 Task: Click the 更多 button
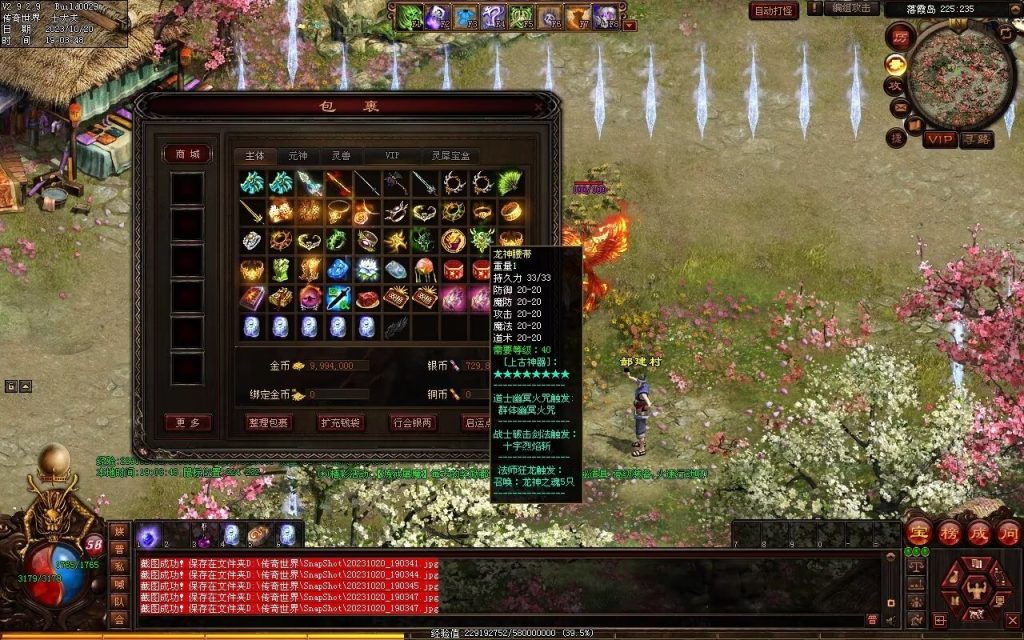pyautogui.click(x=187, y=423)
